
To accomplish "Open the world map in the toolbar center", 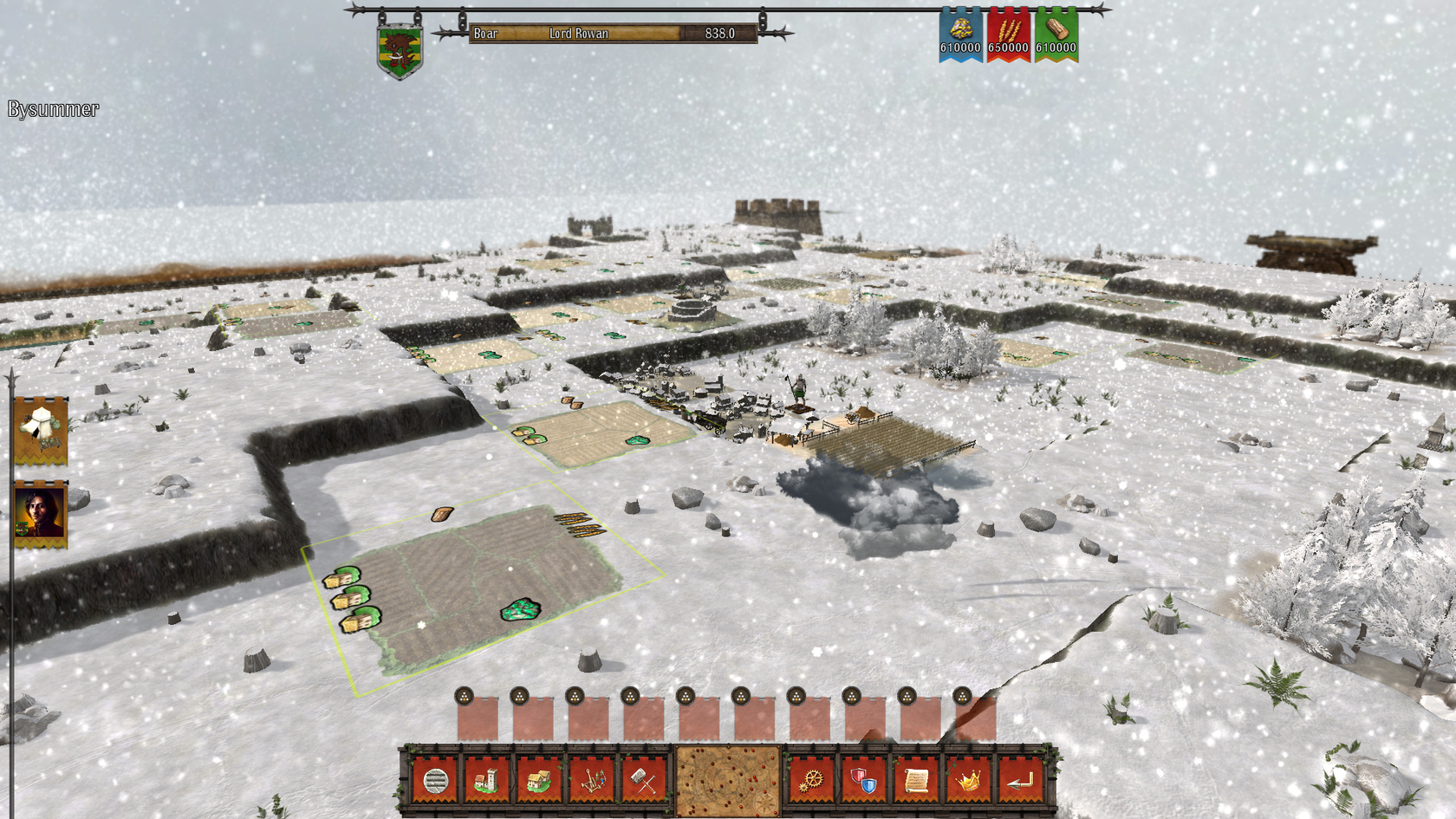I will pos(726,781).
